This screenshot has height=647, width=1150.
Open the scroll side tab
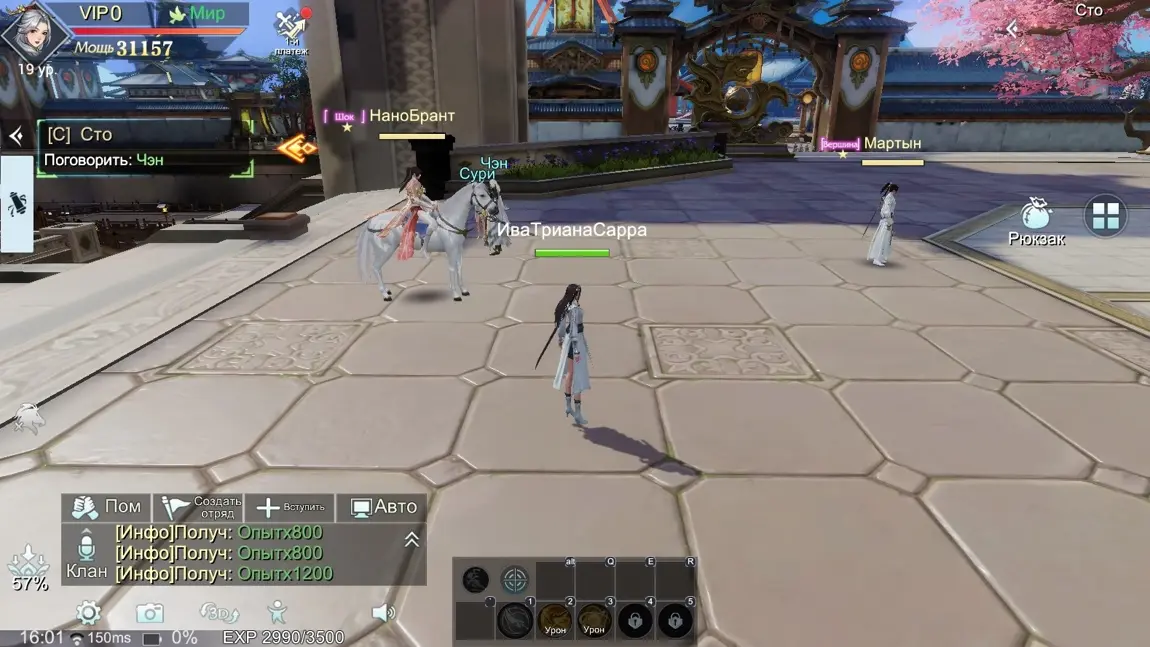click(x=17, y=206)
